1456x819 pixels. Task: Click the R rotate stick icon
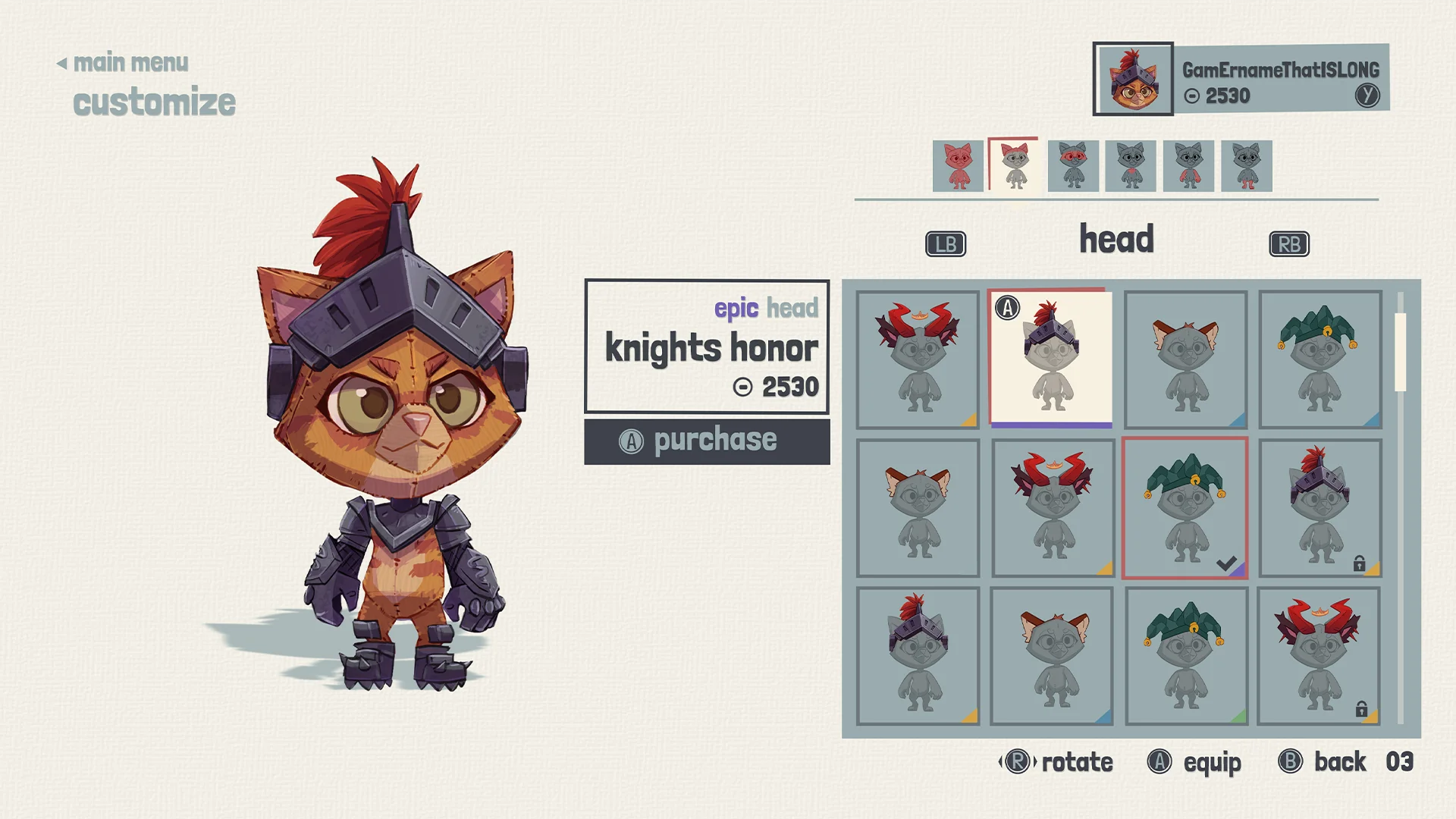click(1017, 762)
